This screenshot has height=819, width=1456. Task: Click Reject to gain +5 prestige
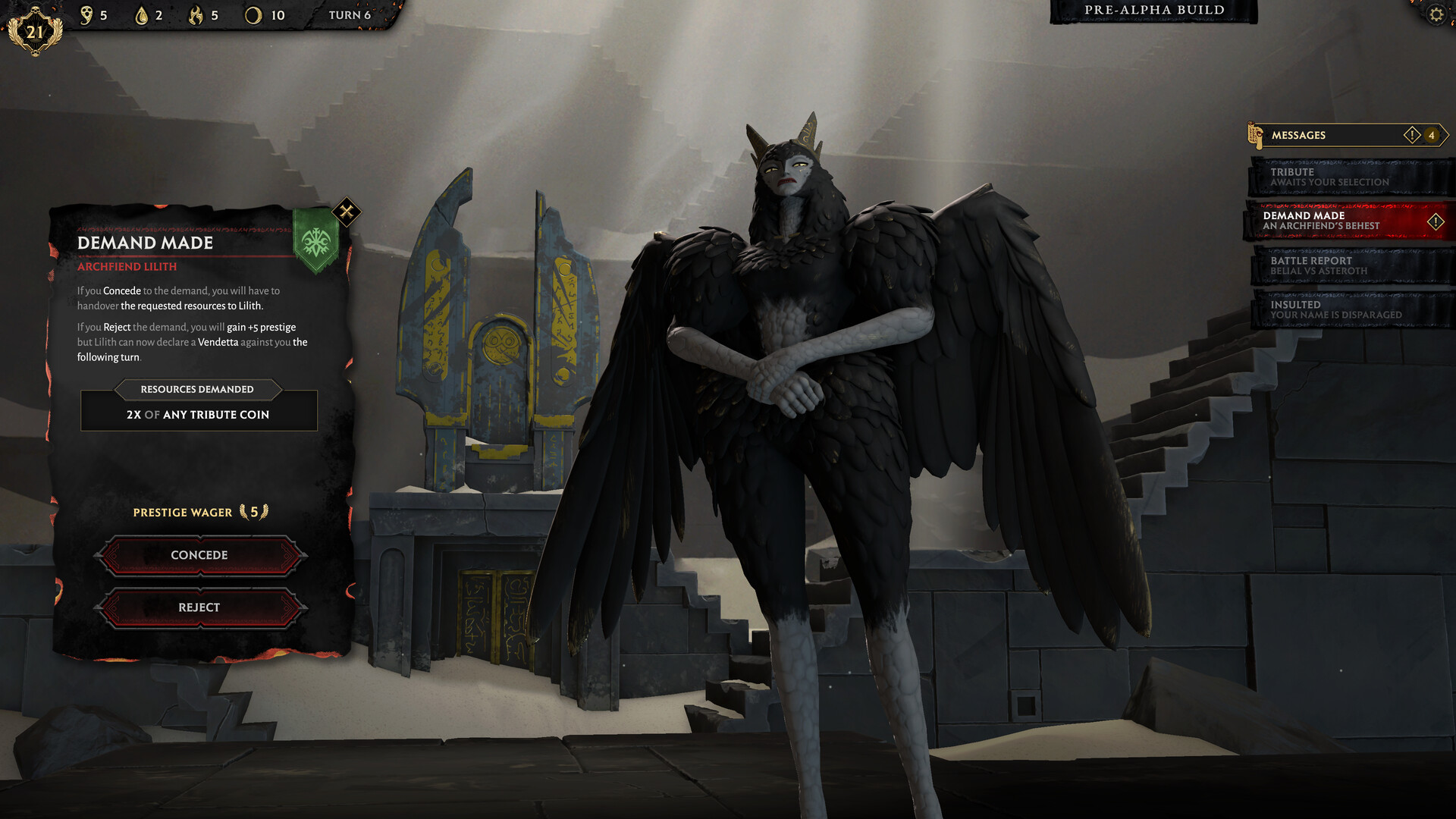pos(199,607)
